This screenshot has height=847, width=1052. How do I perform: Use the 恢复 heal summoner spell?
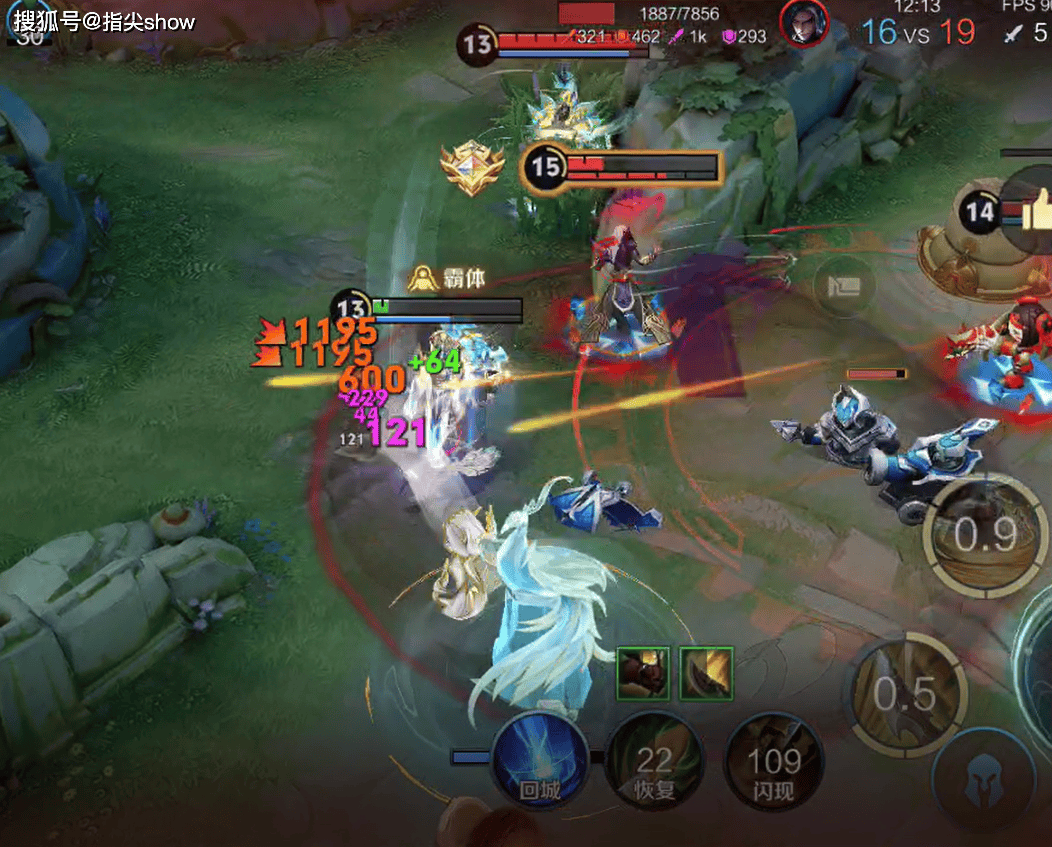[655, 762]
